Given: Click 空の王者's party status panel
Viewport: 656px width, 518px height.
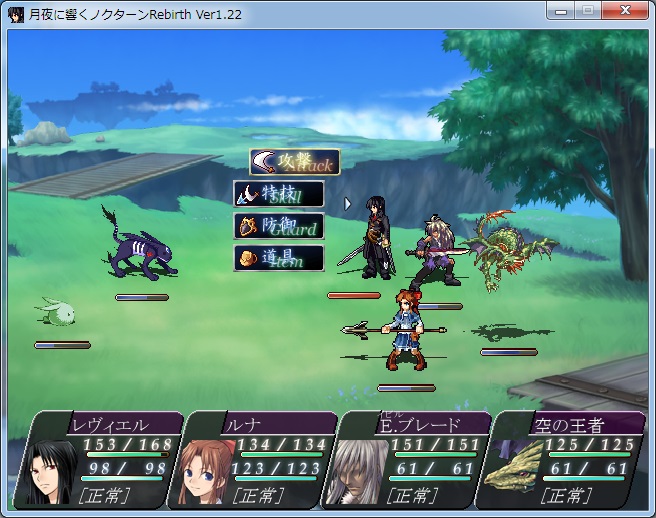Looking at the screenshot, I should 566,459.
